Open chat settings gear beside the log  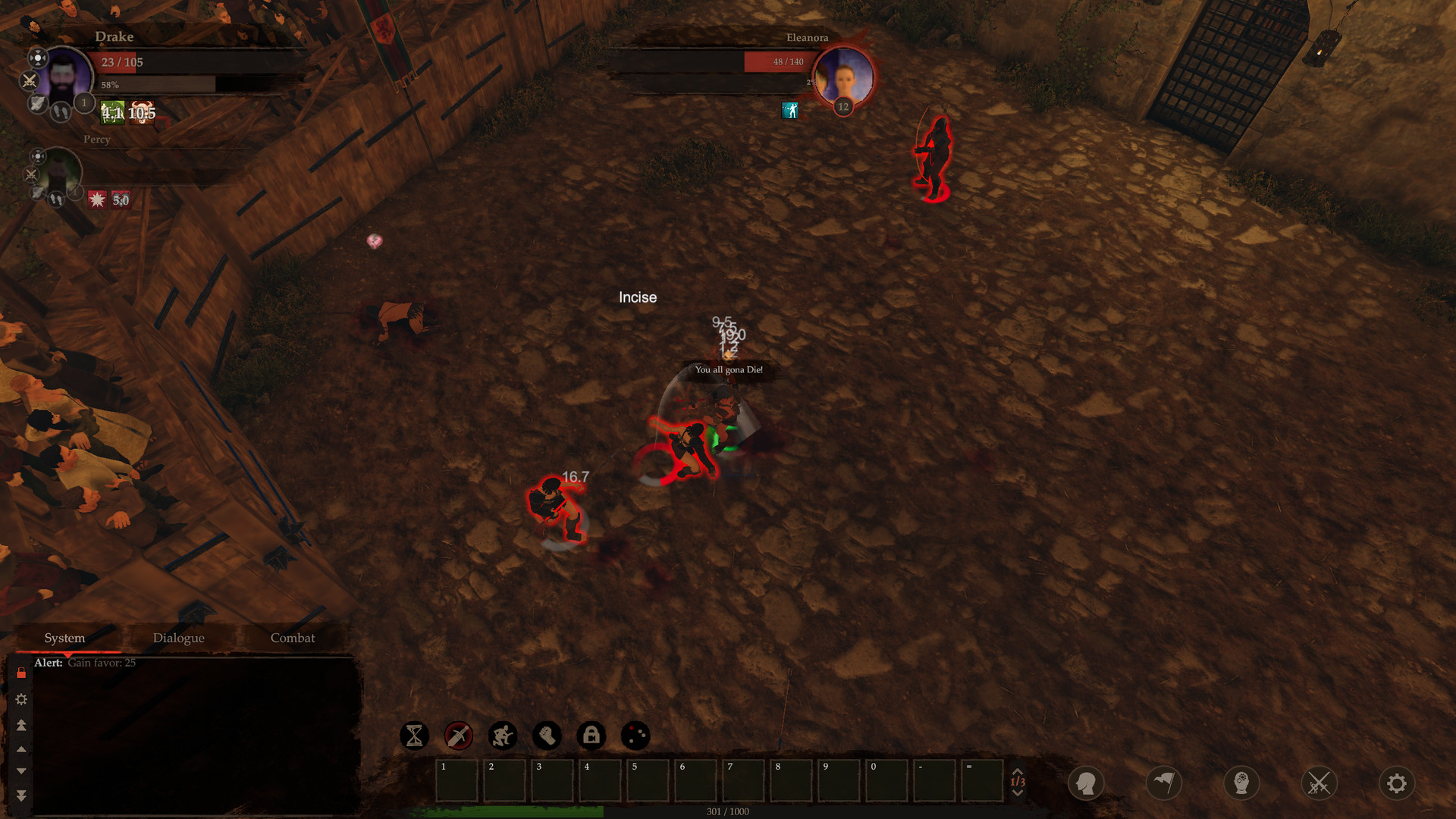coord(21,699)
